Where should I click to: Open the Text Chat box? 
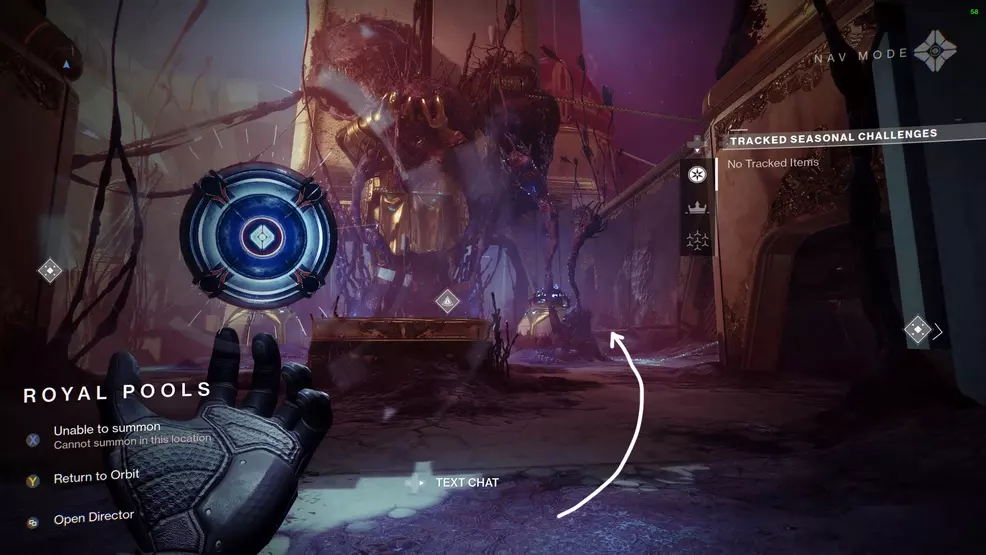pos(466,483)
